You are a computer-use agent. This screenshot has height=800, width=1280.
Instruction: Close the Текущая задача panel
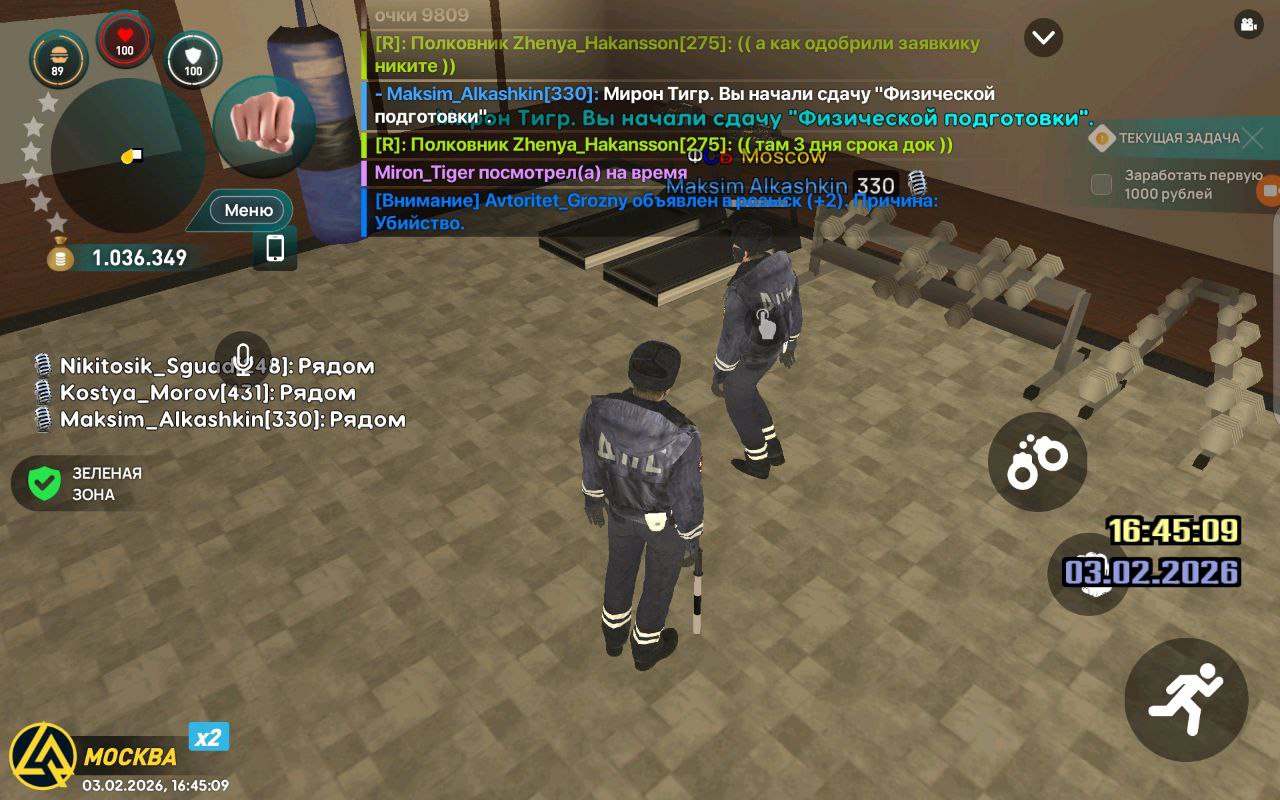(1253, 138)
